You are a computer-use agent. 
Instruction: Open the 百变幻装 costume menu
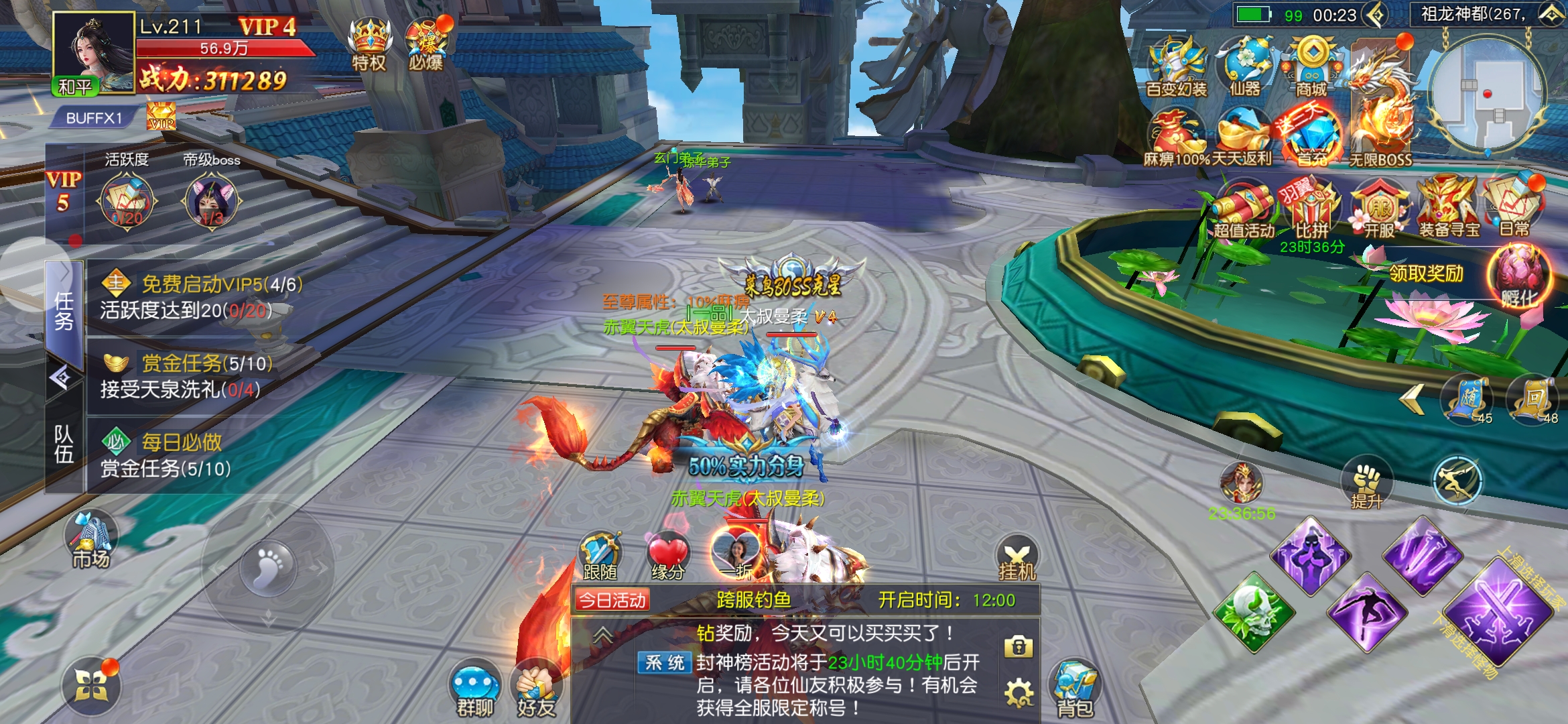click(x=1177, y=66)
